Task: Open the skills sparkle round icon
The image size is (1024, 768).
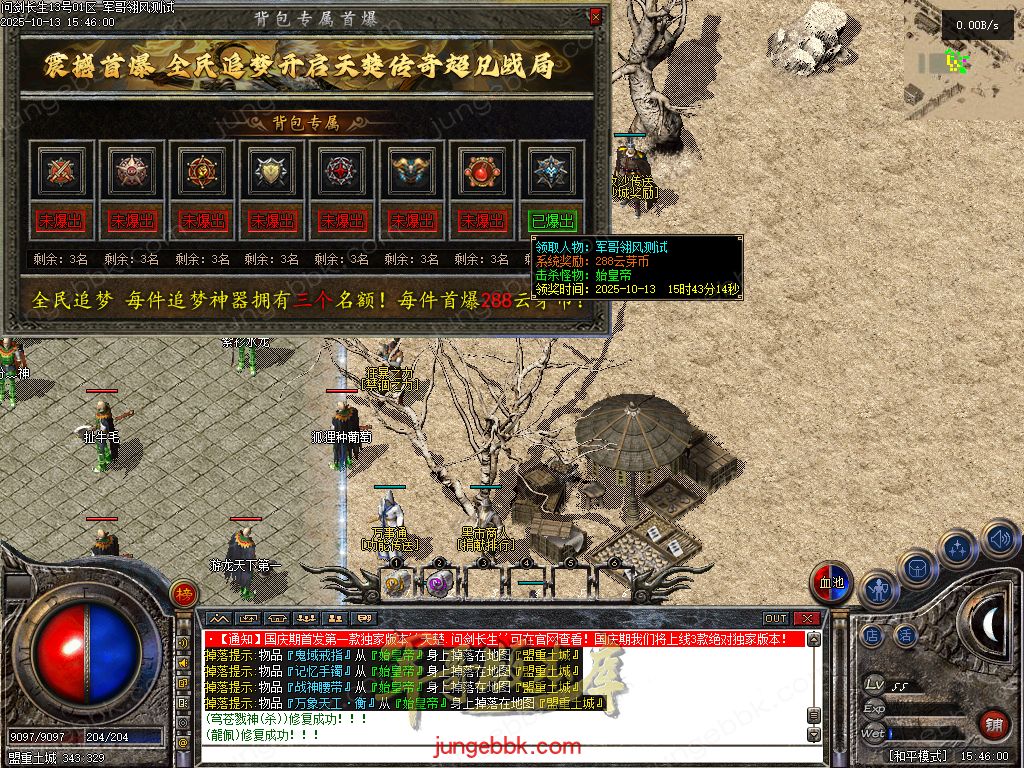Action: (958, 548)
